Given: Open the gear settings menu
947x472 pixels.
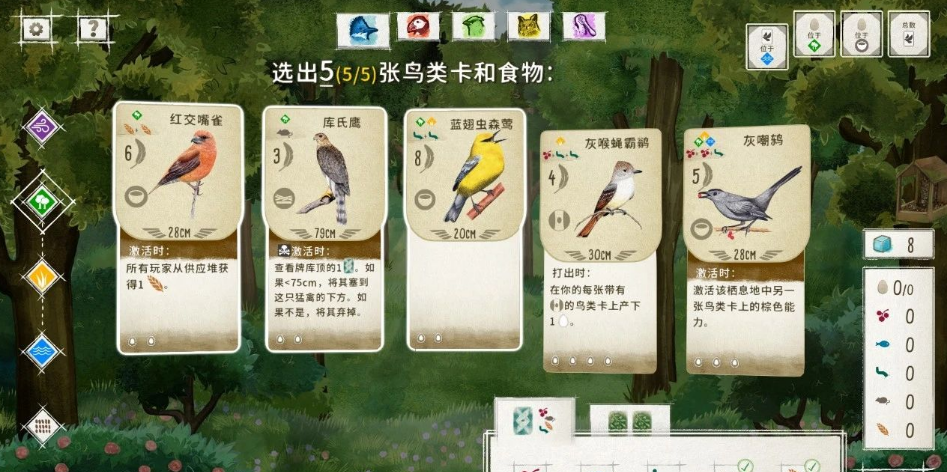Looking at the screenshot, I should (x=36, y=28).
